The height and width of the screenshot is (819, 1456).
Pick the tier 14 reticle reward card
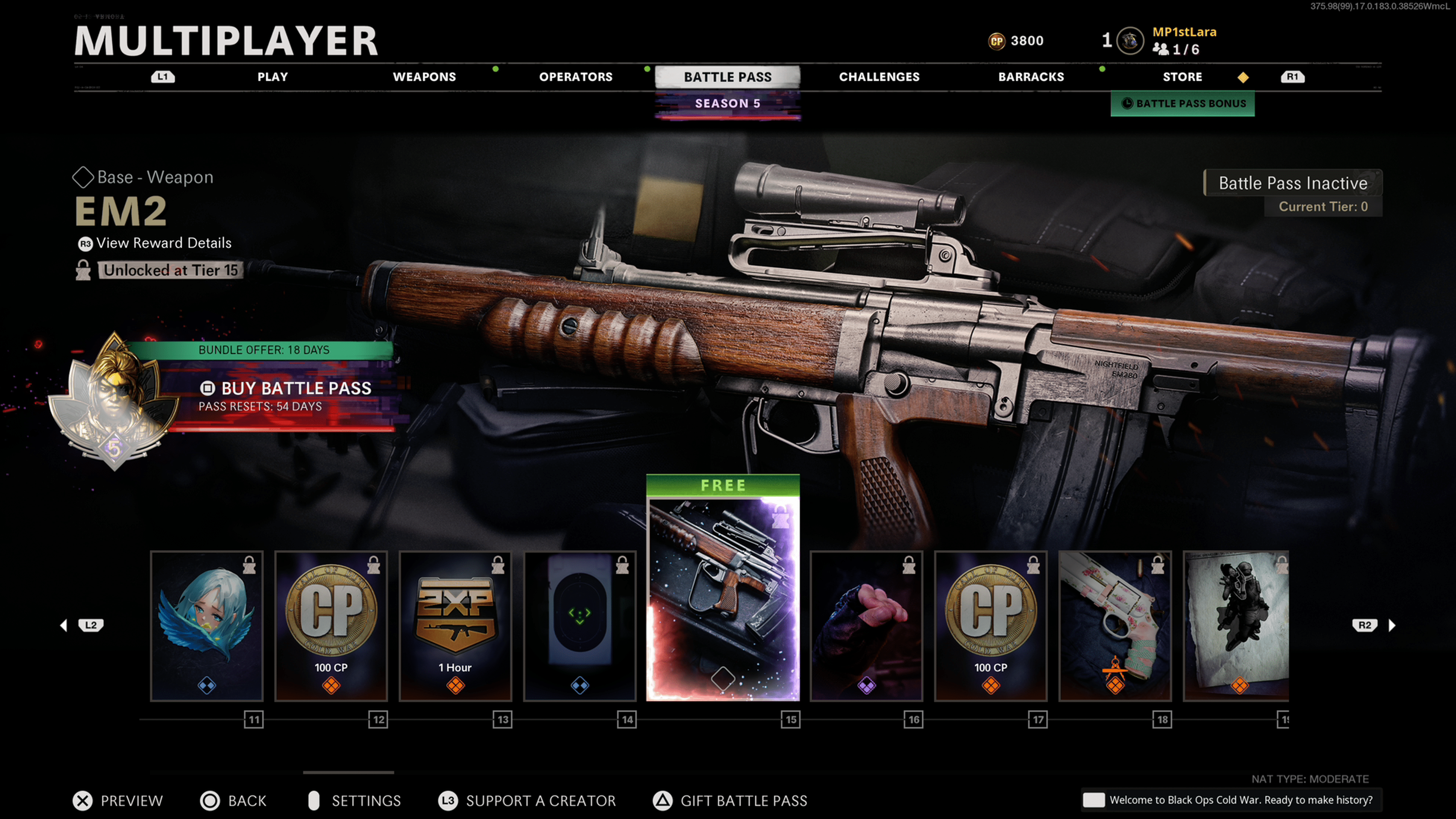(x=580, y=626)
